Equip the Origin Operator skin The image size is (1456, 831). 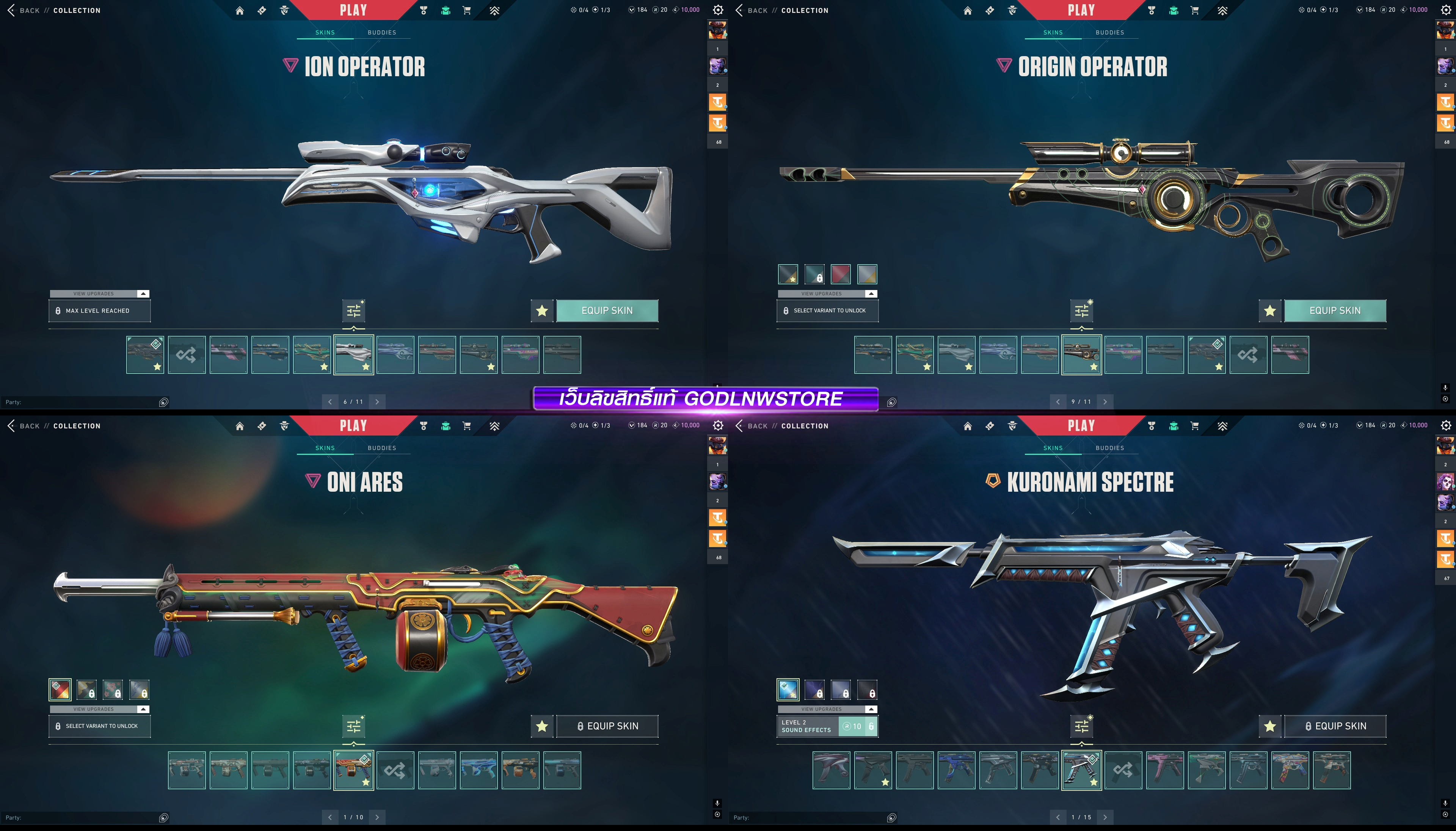pyautogui.click(x=1334, y=310)
